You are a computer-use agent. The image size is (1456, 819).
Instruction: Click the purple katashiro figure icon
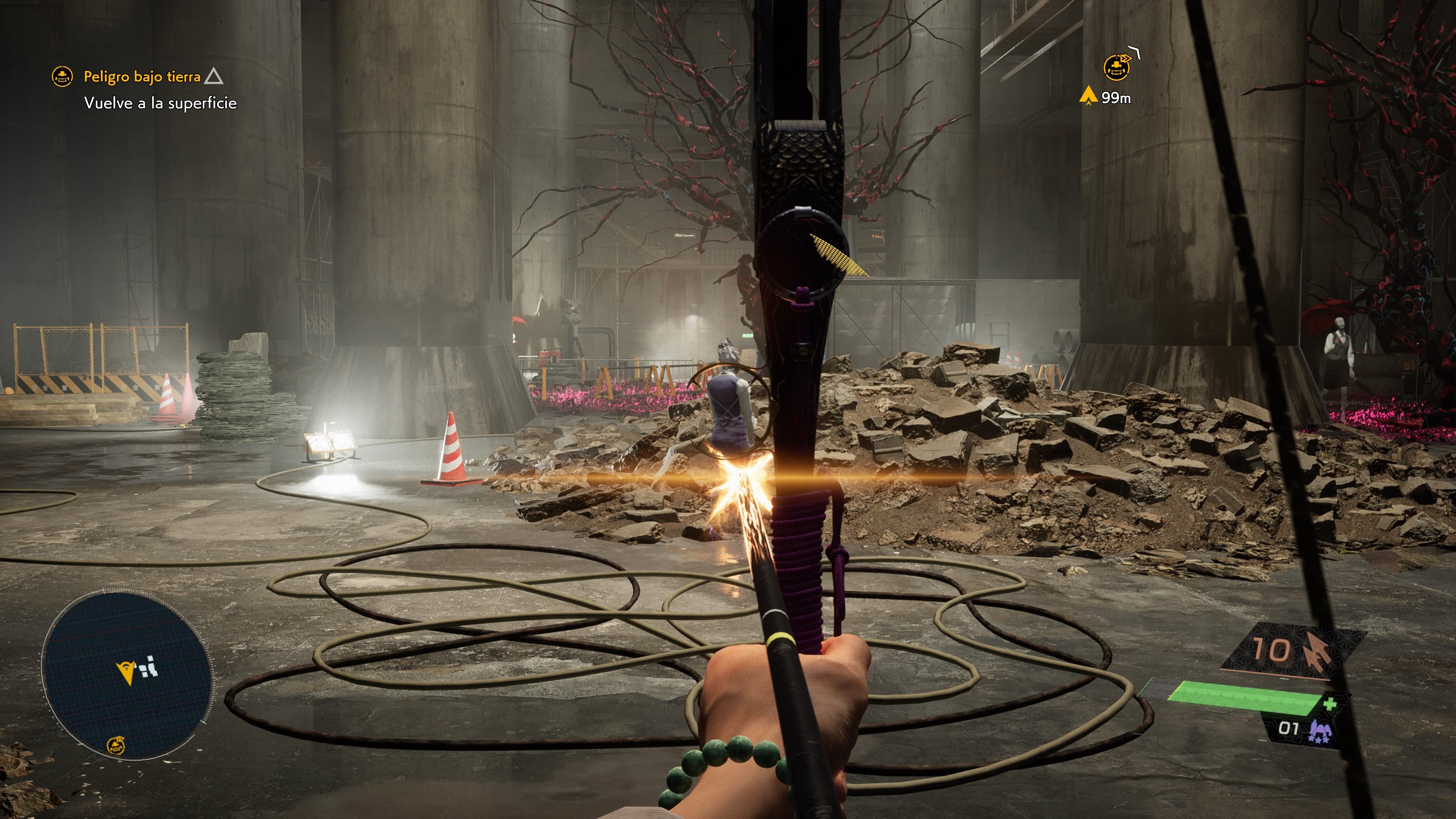[x=1320, y=731]
